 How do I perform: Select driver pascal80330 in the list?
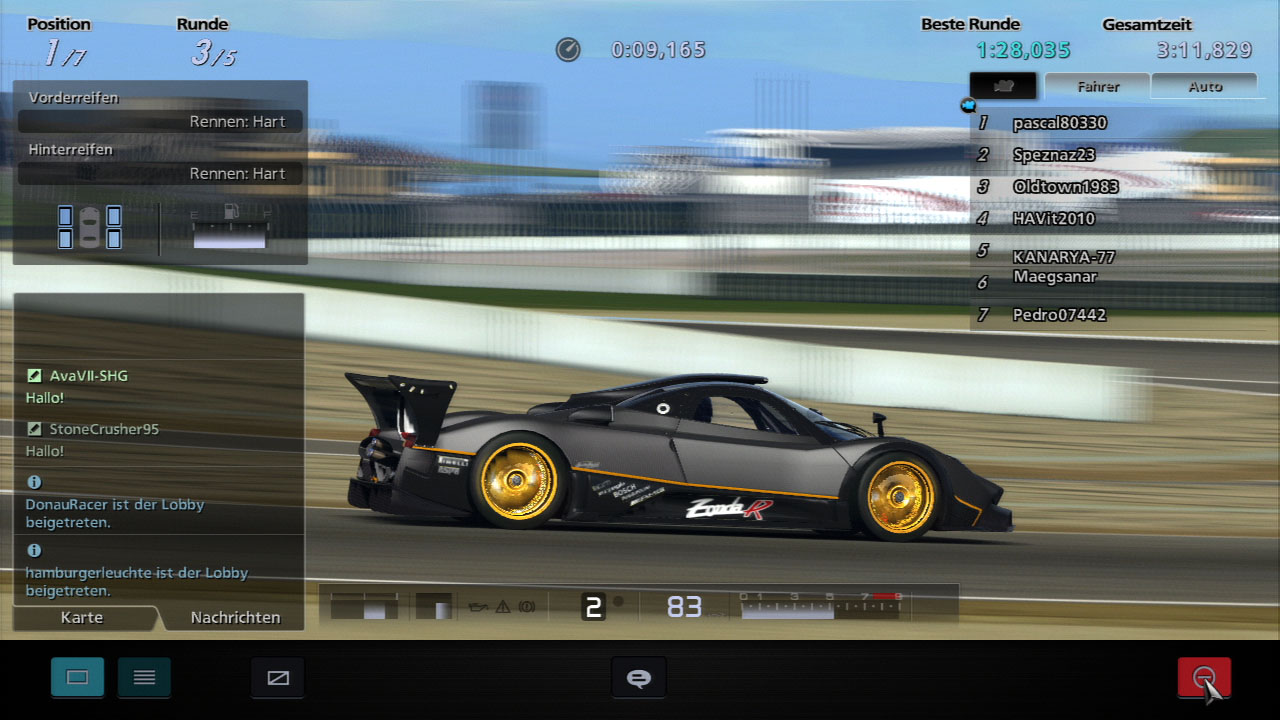(x=1059, y=123)
